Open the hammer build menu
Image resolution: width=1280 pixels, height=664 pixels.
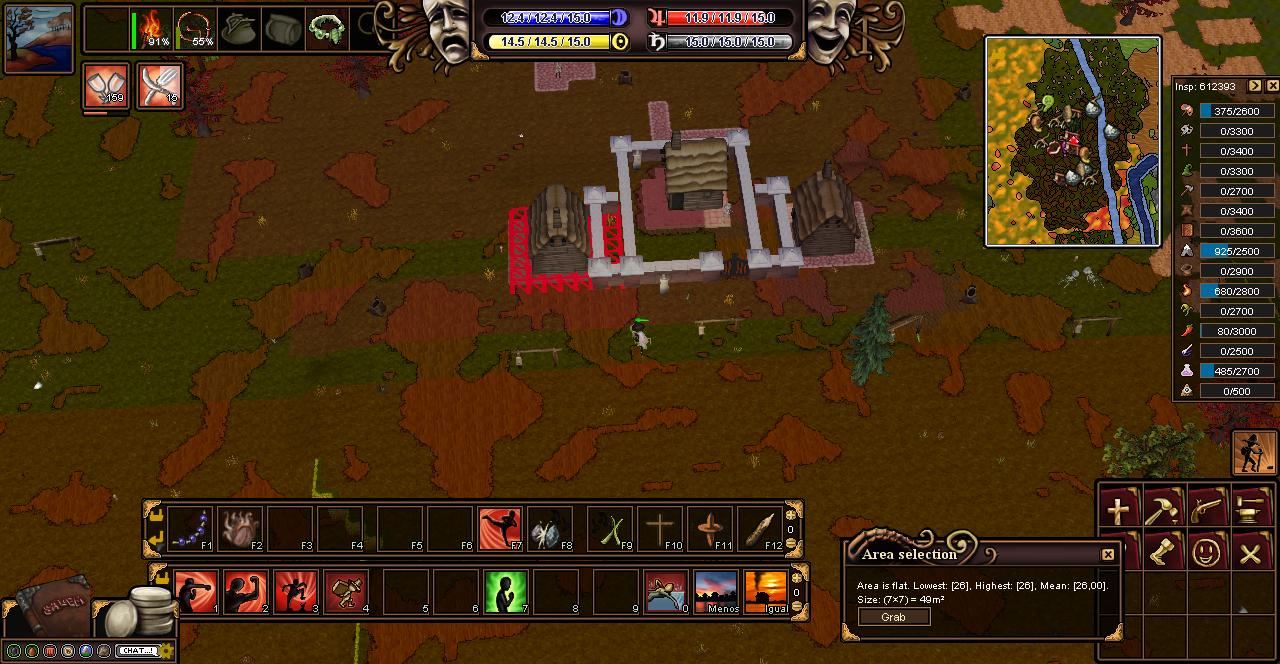(x=1162, y=510)
